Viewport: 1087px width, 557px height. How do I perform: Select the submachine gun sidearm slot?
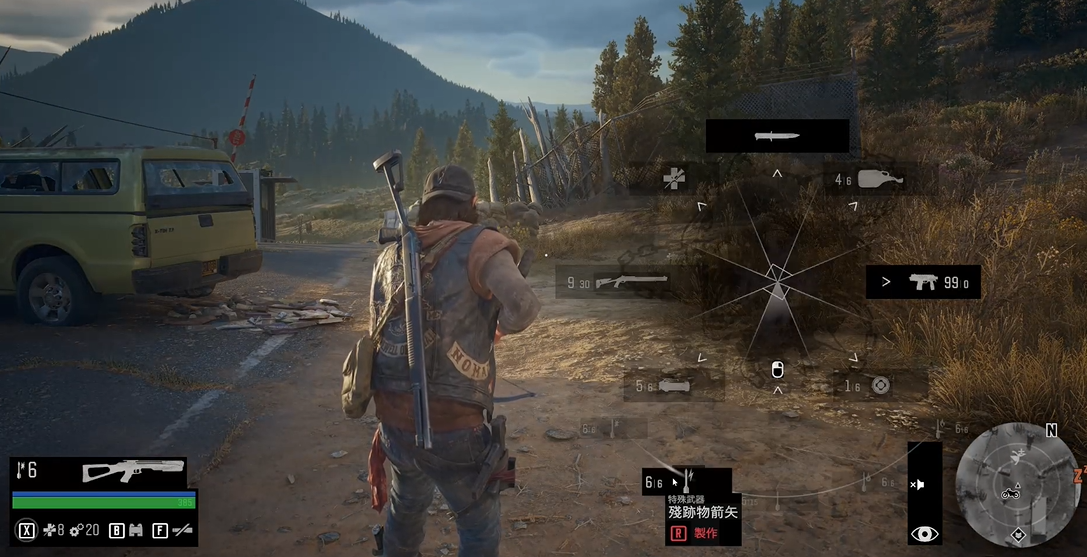[x=923, y=282]
